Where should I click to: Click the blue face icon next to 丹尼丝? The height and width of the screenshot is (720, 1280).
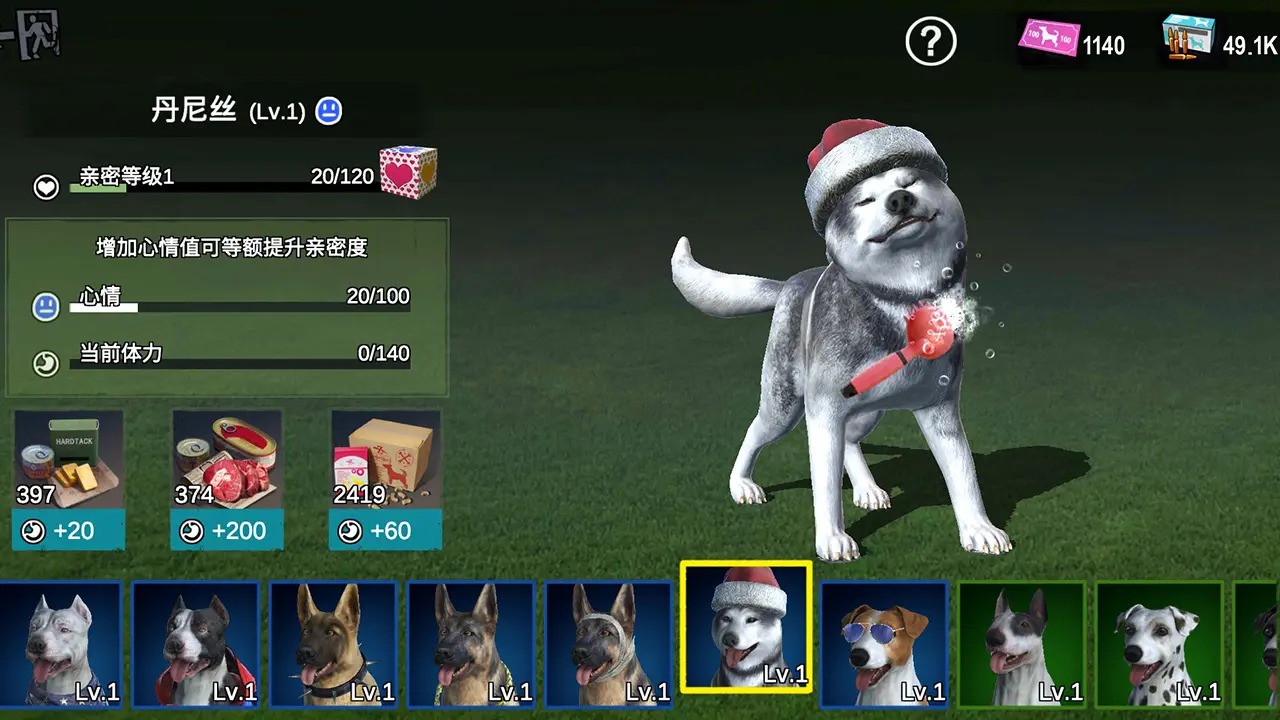pos(328,112)
